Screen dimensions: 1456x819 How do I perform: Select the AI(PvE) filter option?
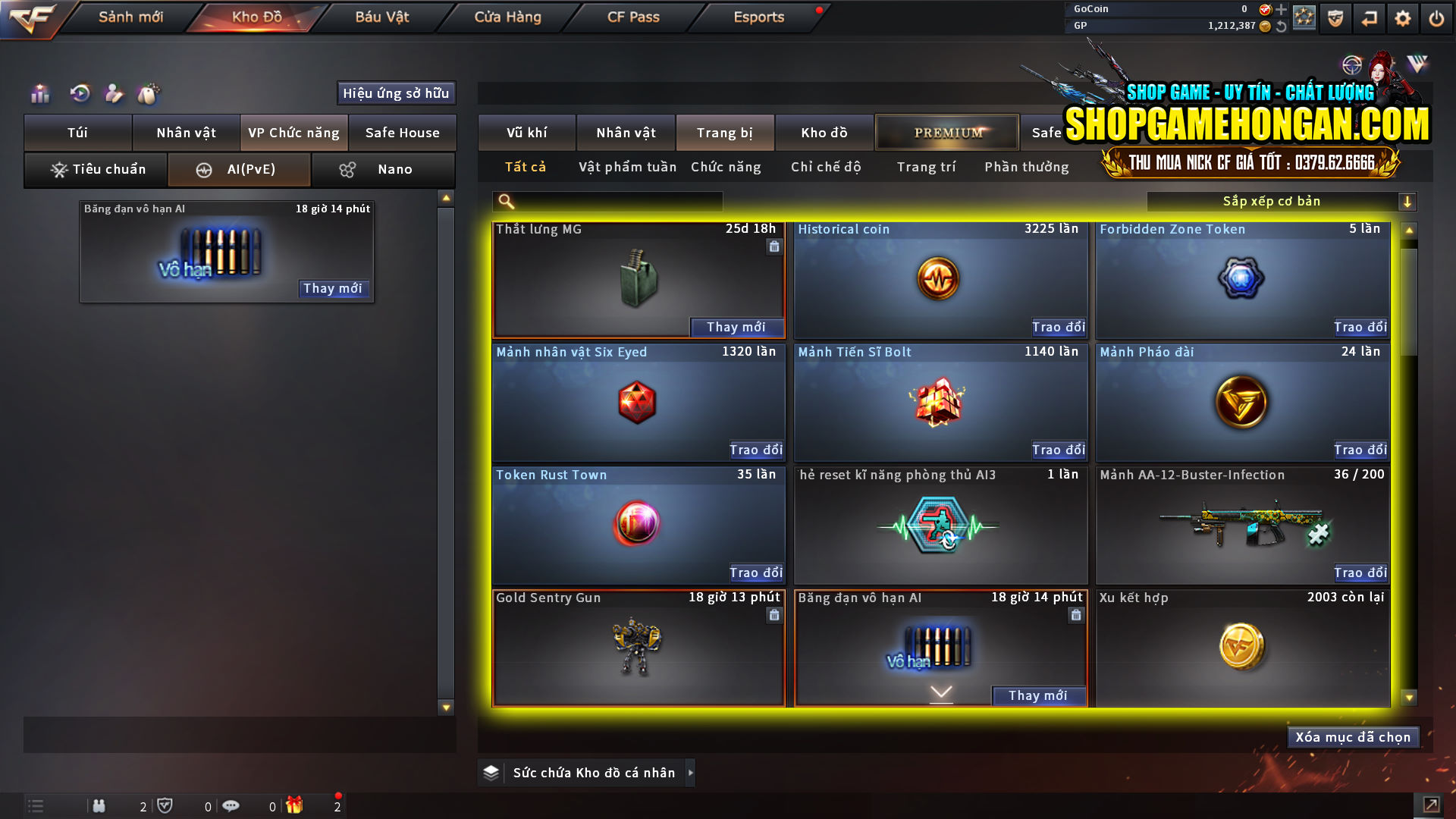[239, 169]
